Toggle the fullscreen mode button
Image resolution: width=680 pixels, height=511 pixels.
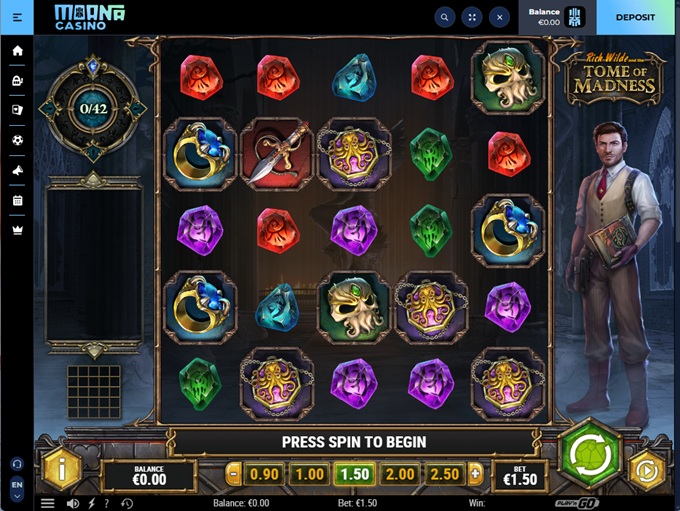(x=471, y=17)
